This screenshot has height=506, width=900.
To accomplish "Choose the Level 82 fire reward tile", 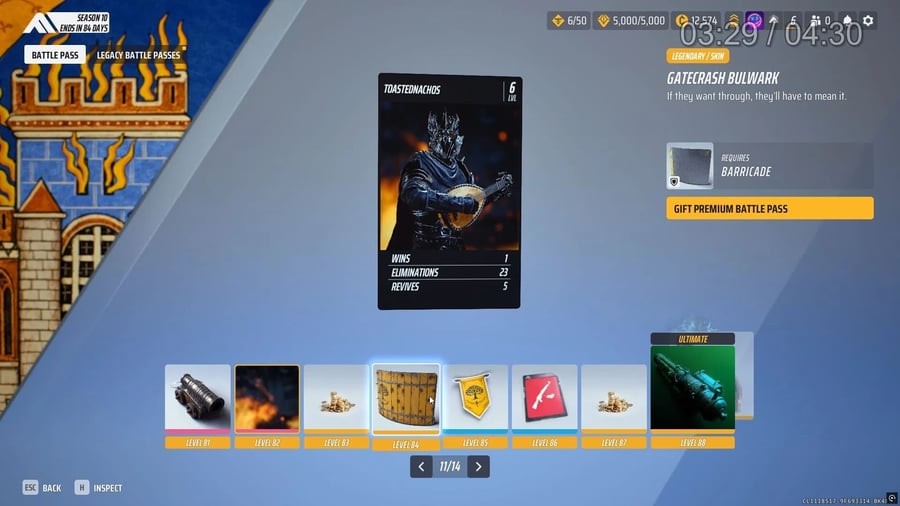I will pos(267,398).
